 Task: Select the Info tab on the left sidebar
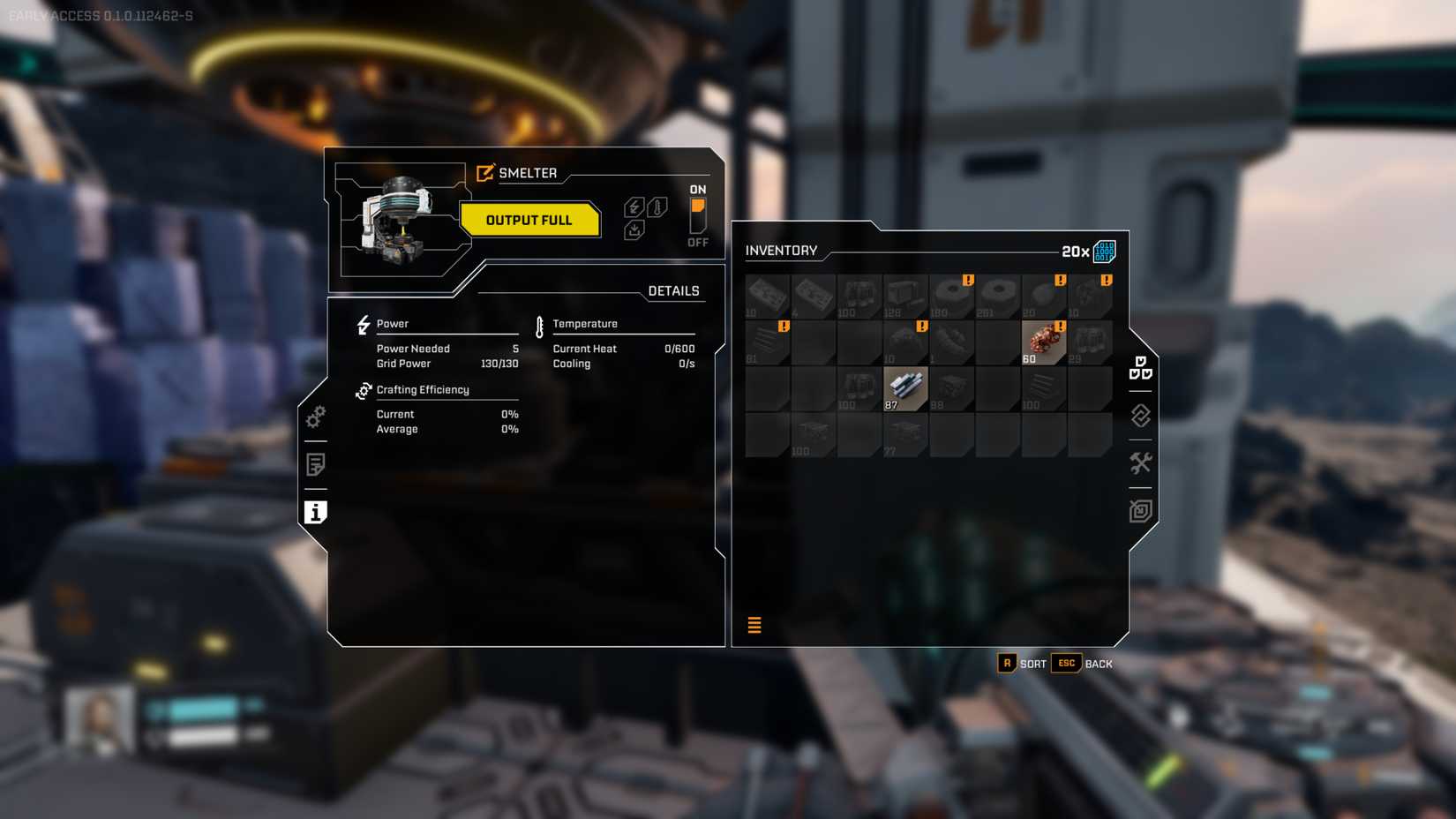tap(315, 511)
